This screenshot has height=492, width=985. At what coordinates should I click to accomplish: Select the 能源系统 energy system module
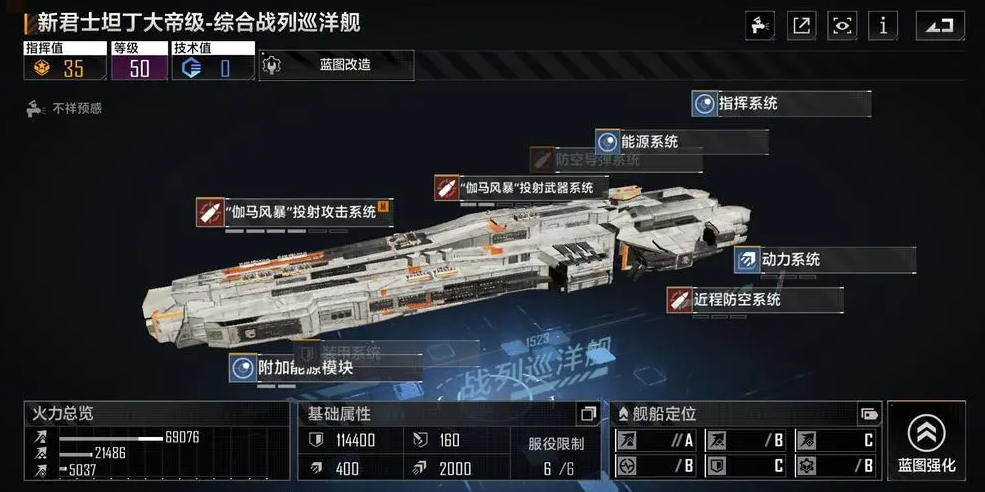click(682, 141)
